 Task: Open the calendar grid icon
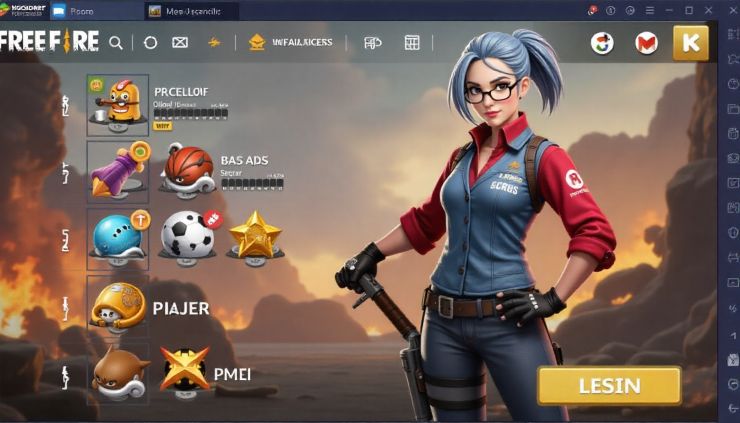[411, 43]
